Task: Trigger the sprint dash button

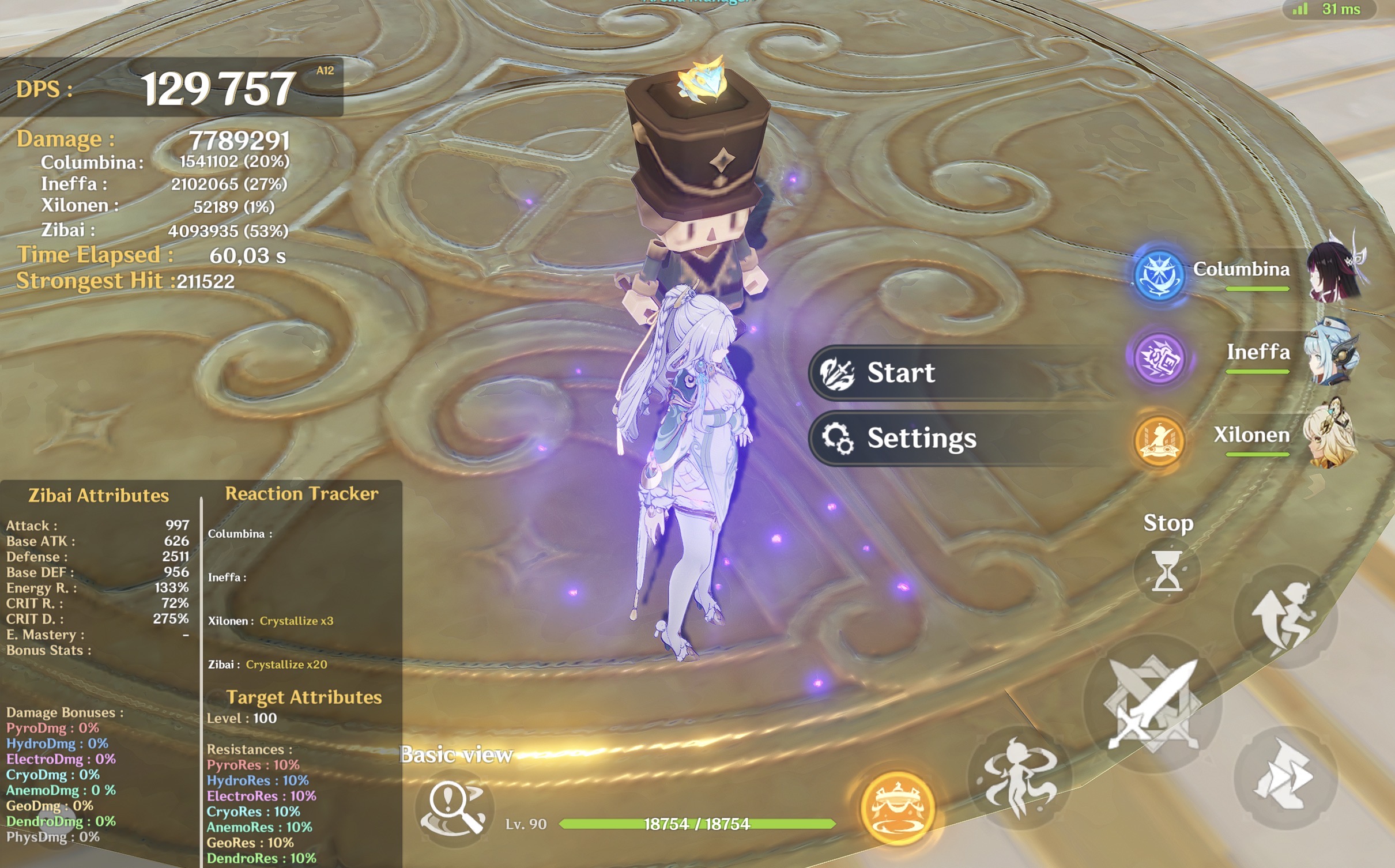Action: (1285, 778)
